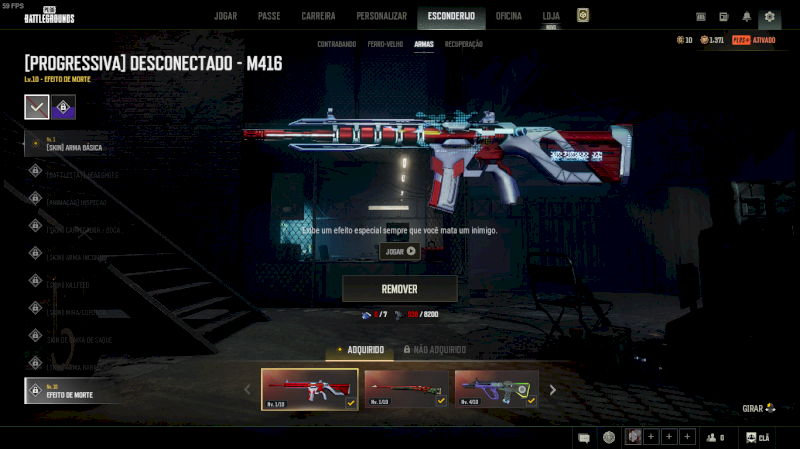The image size is (800, 449).
Task: Click the Remover button
Action: click(399, 289)
